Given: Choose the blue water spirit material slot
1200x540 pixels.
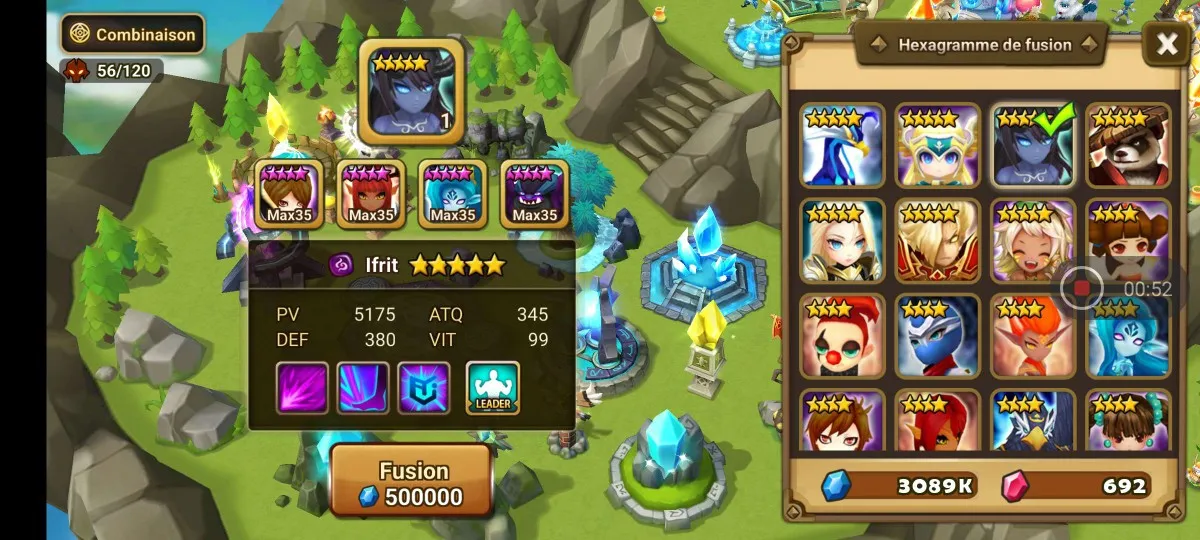Looking at the screenshot, I should pos(453,194).
